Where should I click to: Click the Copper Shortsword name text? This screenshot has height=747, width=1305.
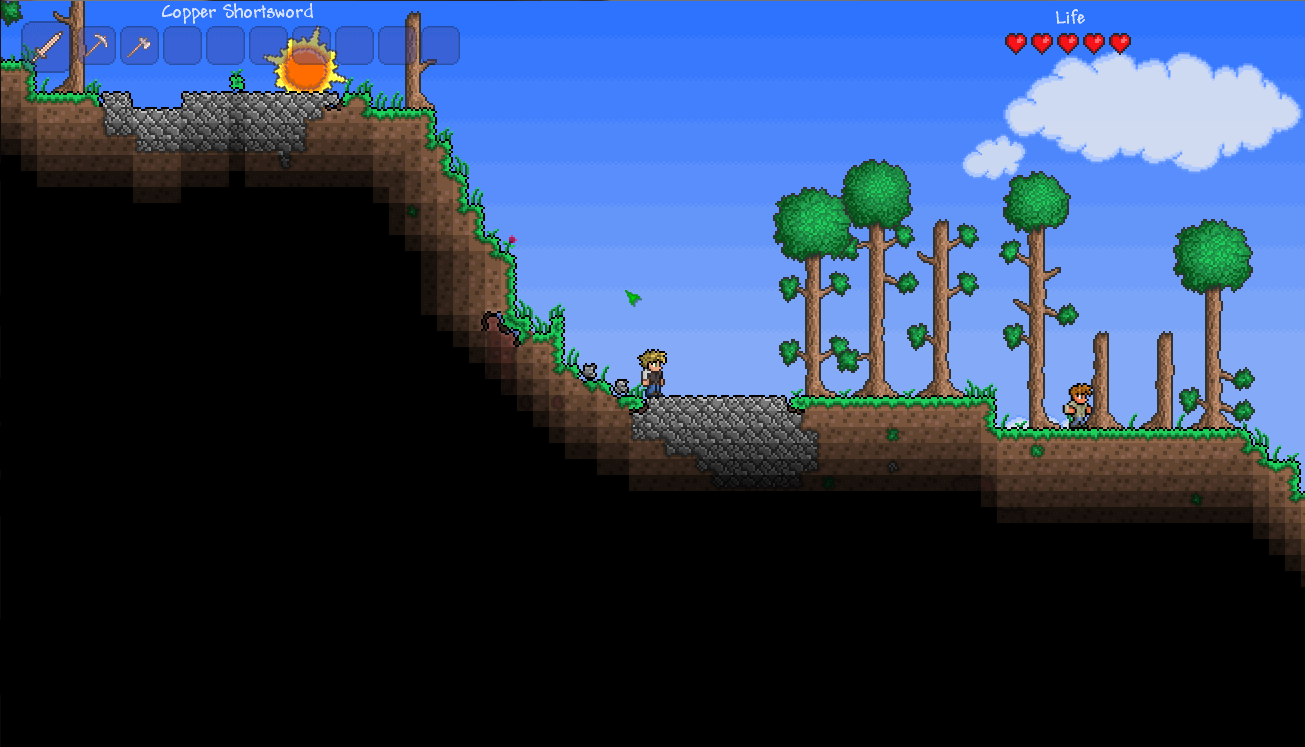coord(238,11)
